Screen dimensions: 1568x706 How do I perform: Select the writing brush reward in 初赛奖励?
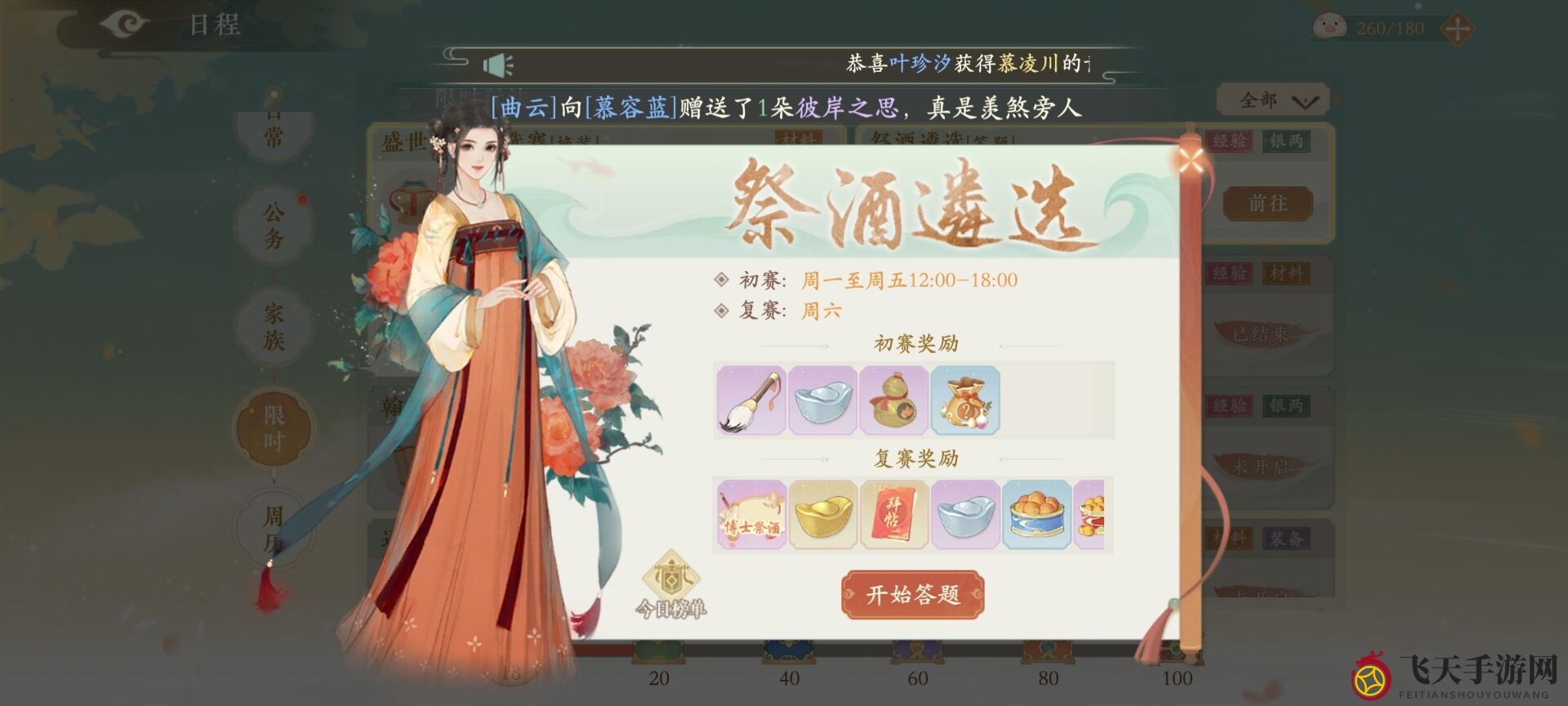click(x=750, y=400)
